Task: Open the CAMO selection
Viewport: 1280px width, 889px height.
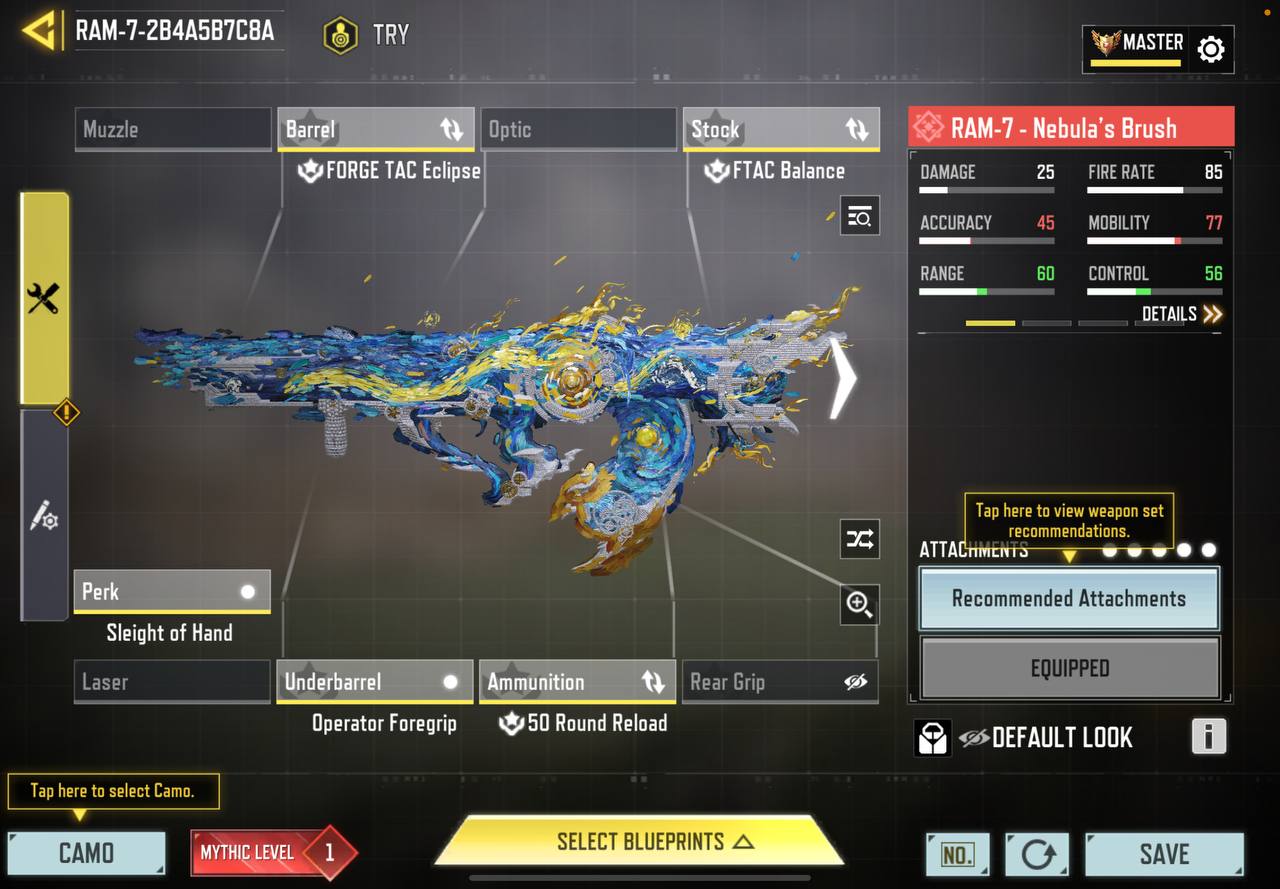Action: (x=87, y=853)
